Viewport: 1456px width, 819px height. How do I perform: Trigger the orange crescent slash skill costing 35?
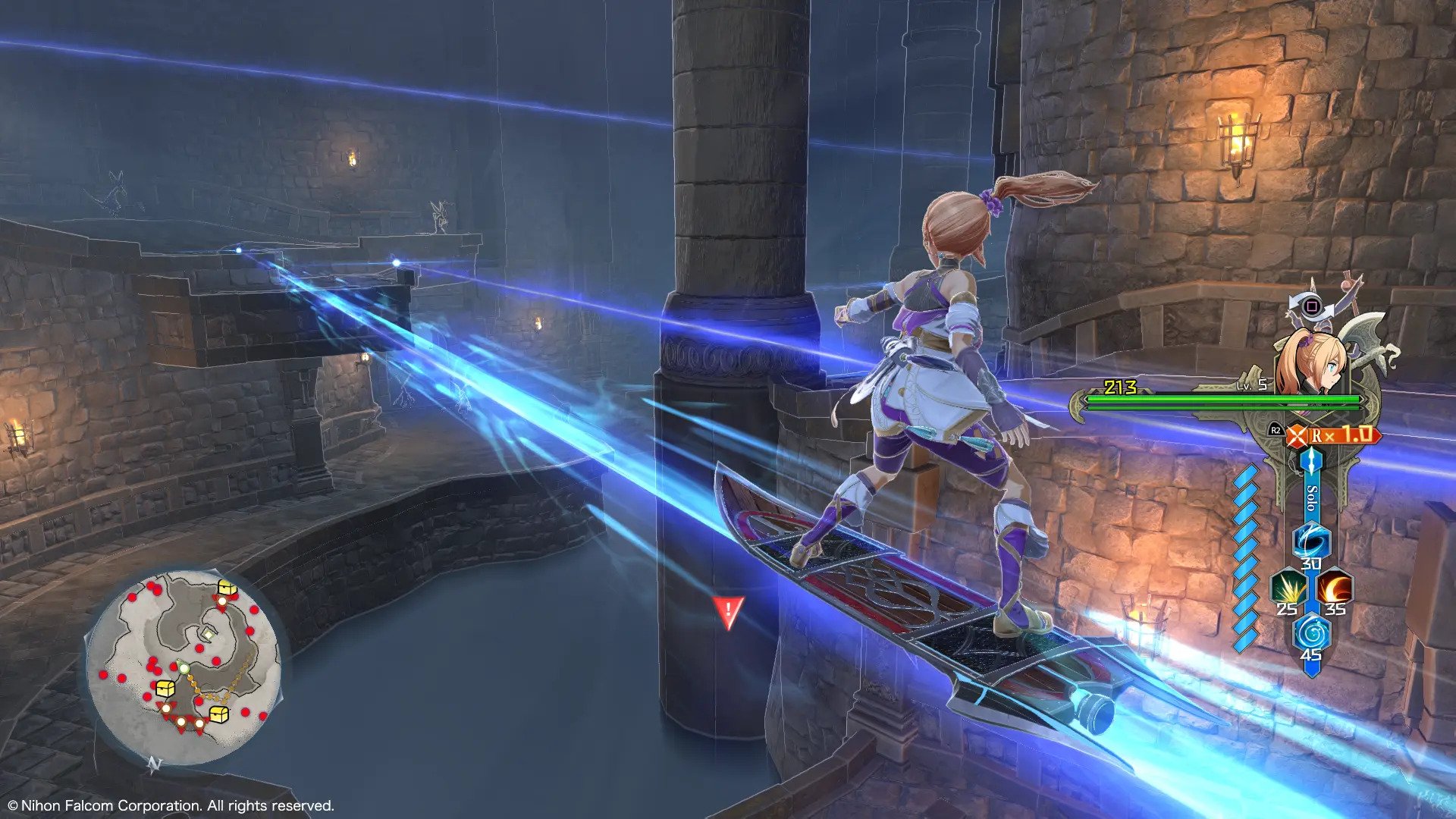[x=1334, y=587]
